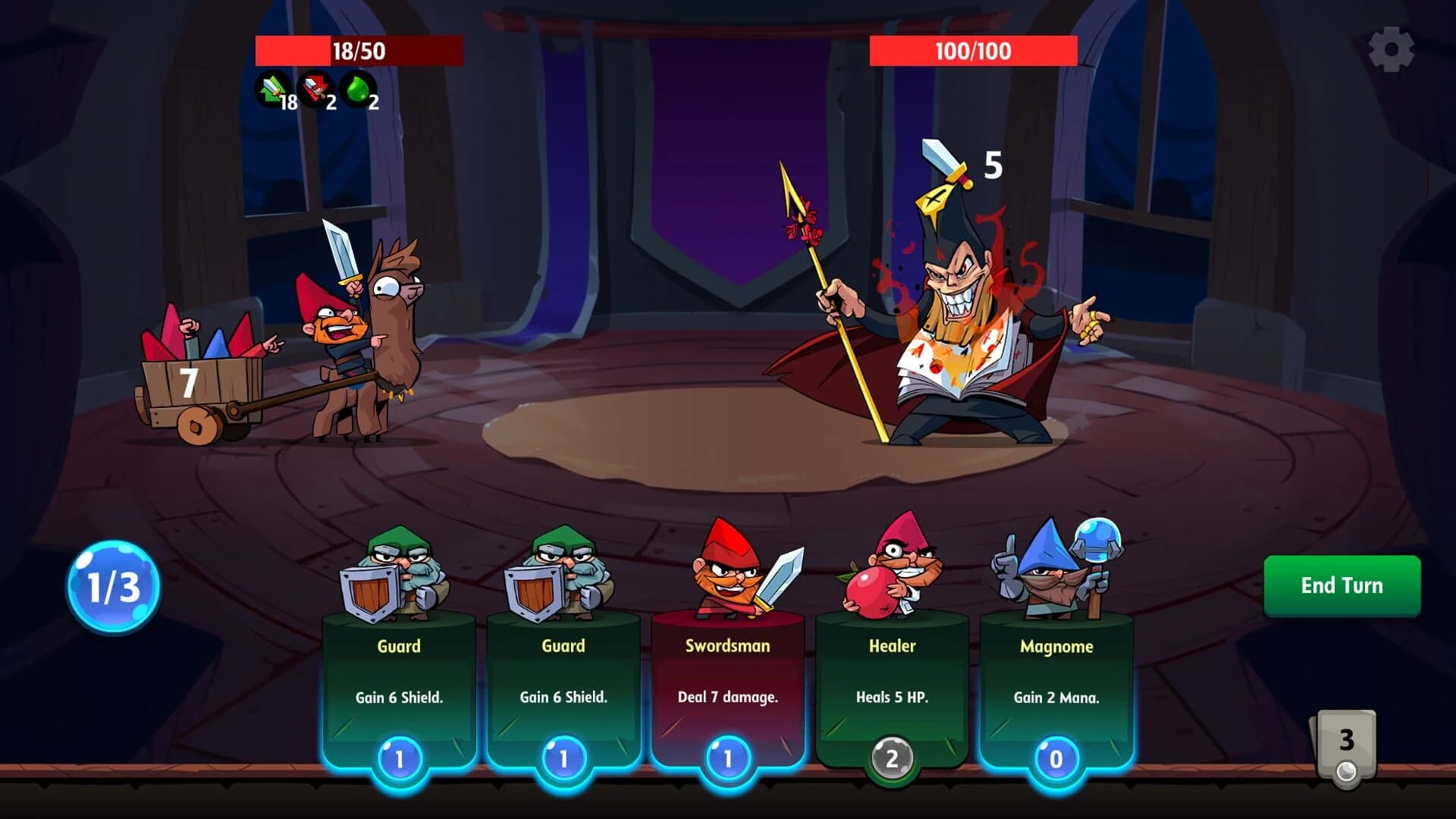Open the settings gear in the top-right corner
1456x819 pixels.
coord(1393,49)
